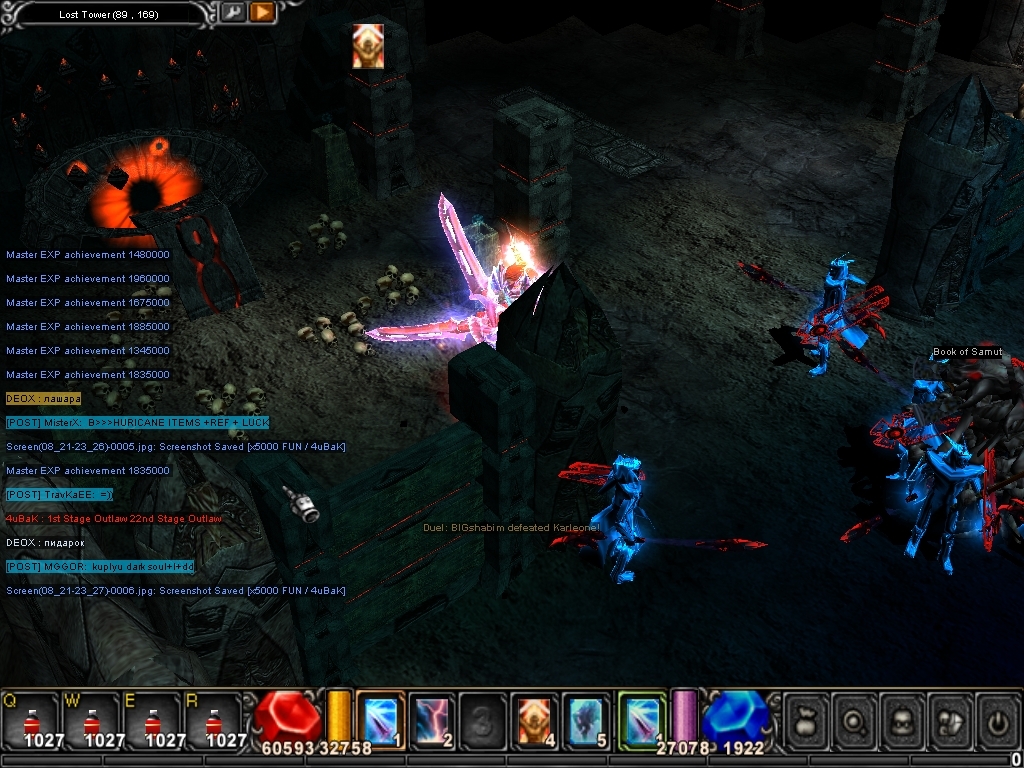Click the orange play arrow button
Viewport: 1024px width, 768px height.
(x=261, y=13)
